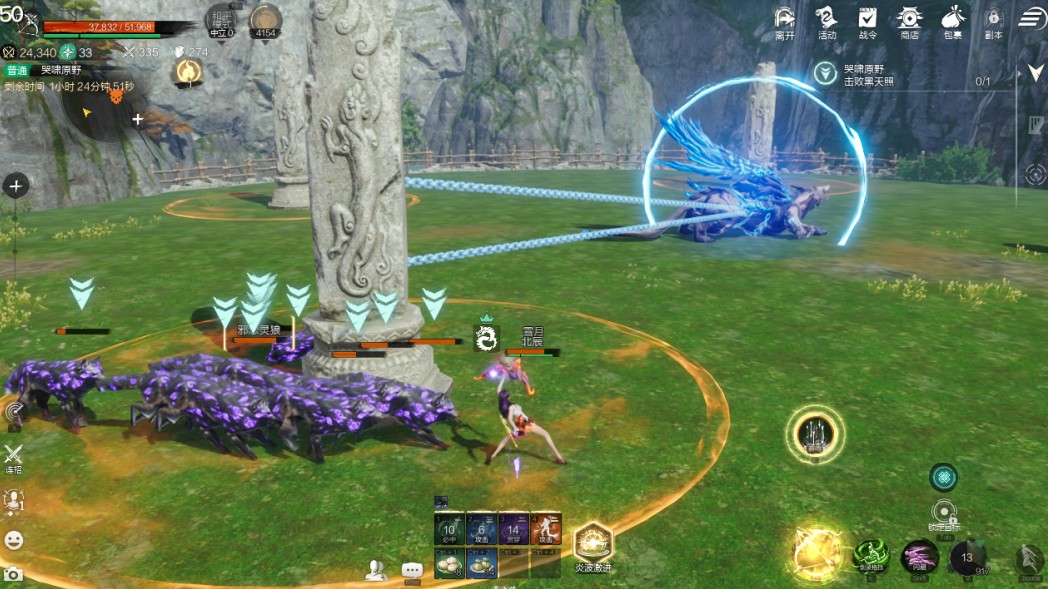Toggle the 锁定目标 target lock
The image size is (1048, 589).
(x=944, y=512)
